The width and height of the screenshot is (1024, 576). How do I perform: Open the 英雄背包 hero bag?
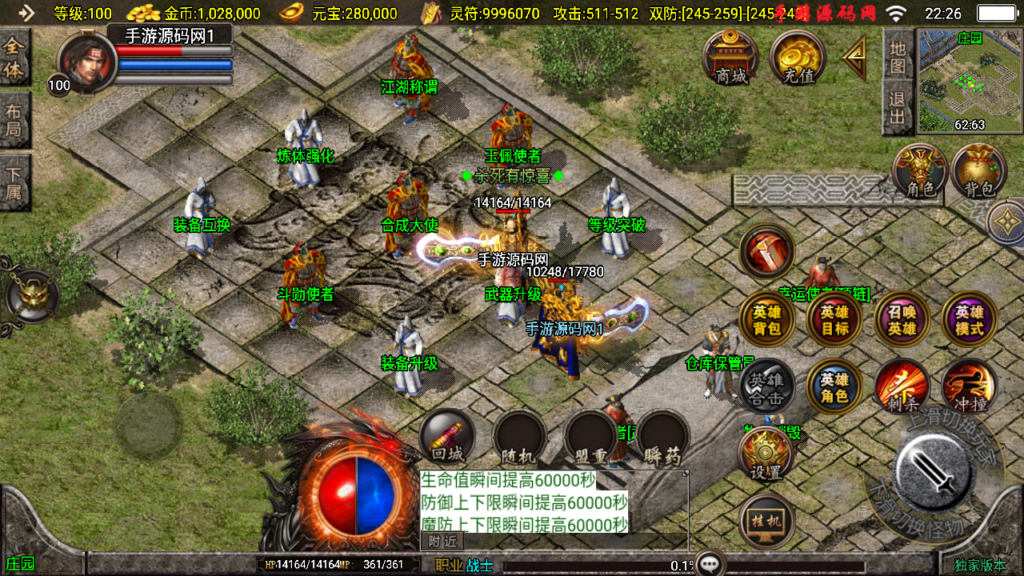[768, 320]
